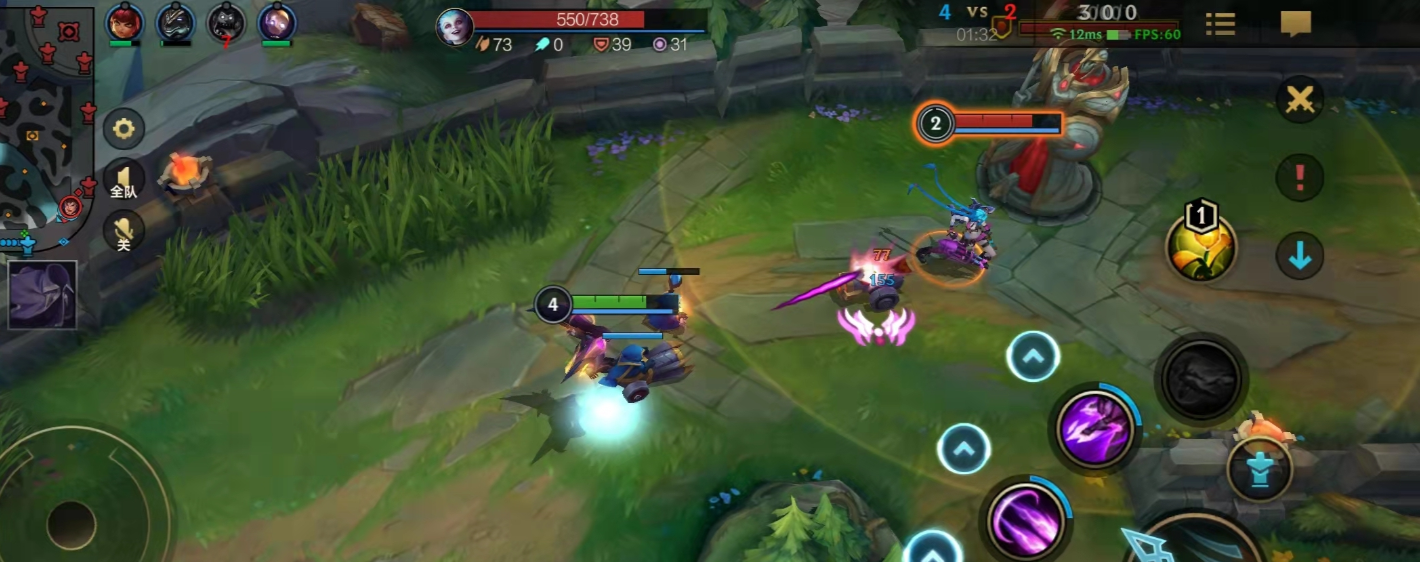This screenshot has height=562, width=1420.
Task: Send the crossed swords attack ping
Action: [1300, 100]
